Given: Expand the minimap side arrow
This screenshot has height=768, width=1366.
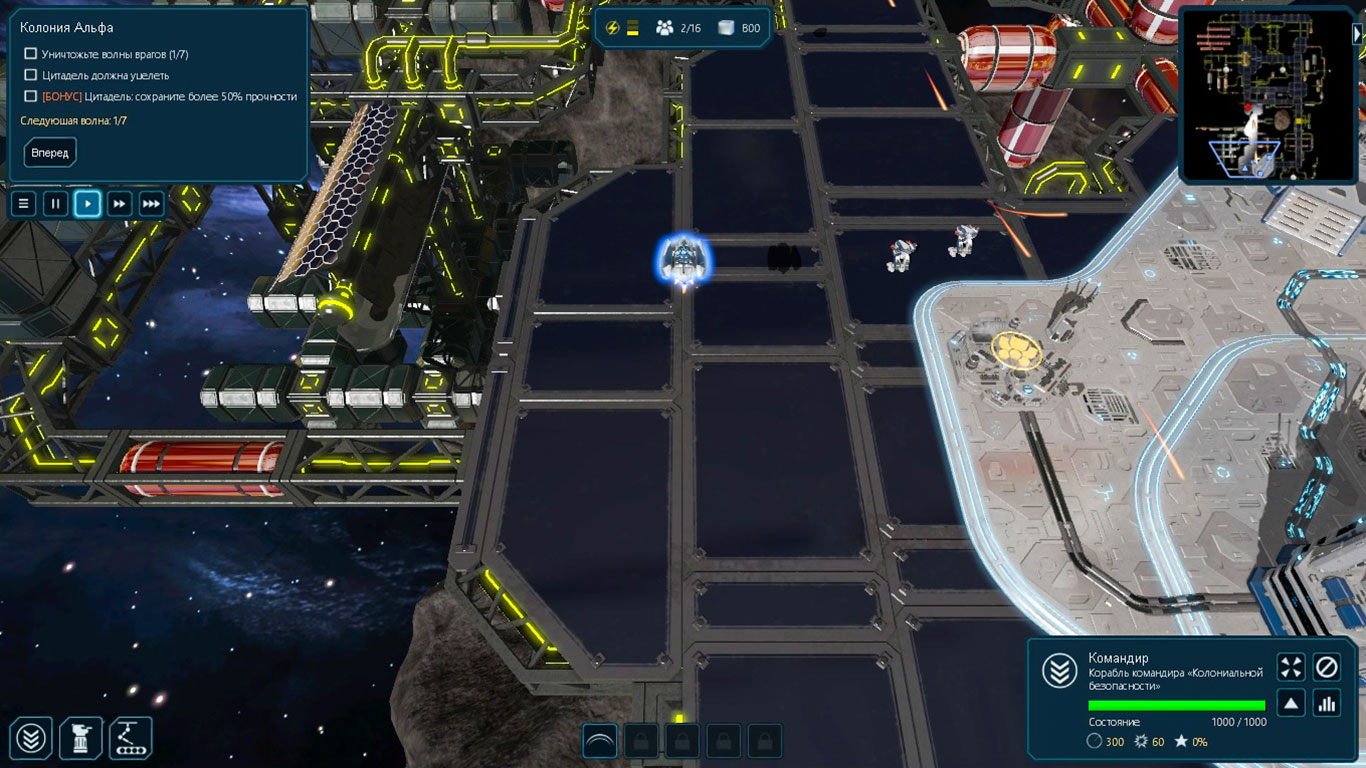Looking at the screenshot, I should pos(1357,33).
